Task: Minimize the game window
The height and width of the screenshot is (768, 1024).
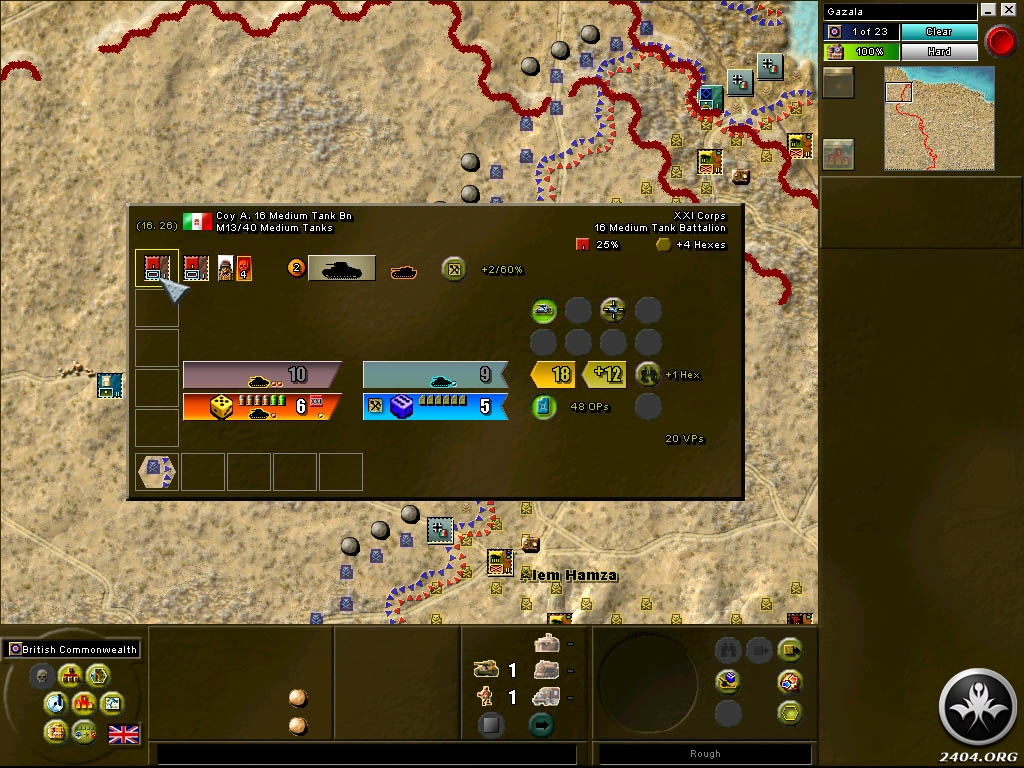Action: (989, 11)
